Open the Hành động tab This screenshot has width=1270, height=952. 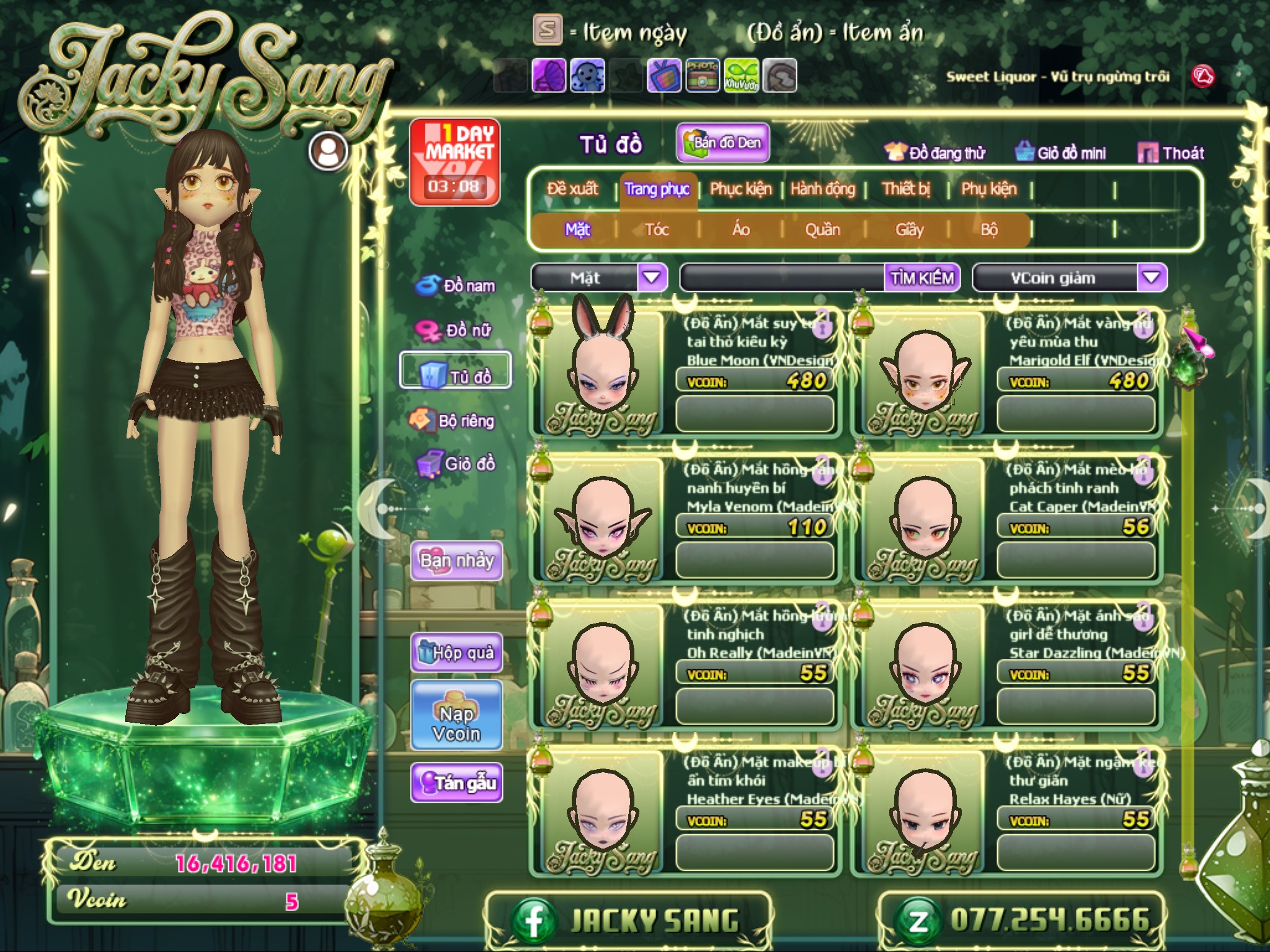point(822,188)
